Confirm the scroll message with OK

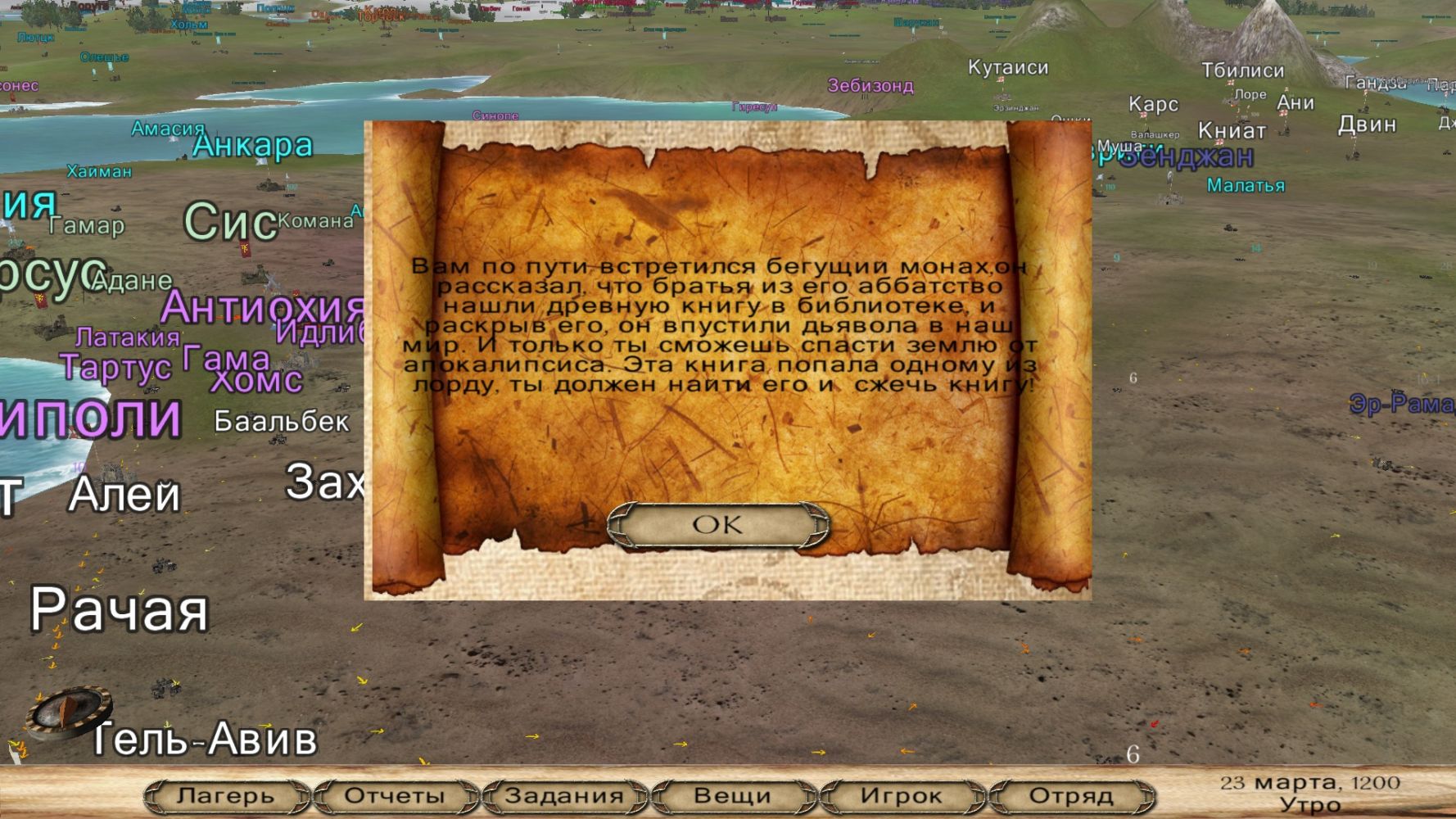718,525
